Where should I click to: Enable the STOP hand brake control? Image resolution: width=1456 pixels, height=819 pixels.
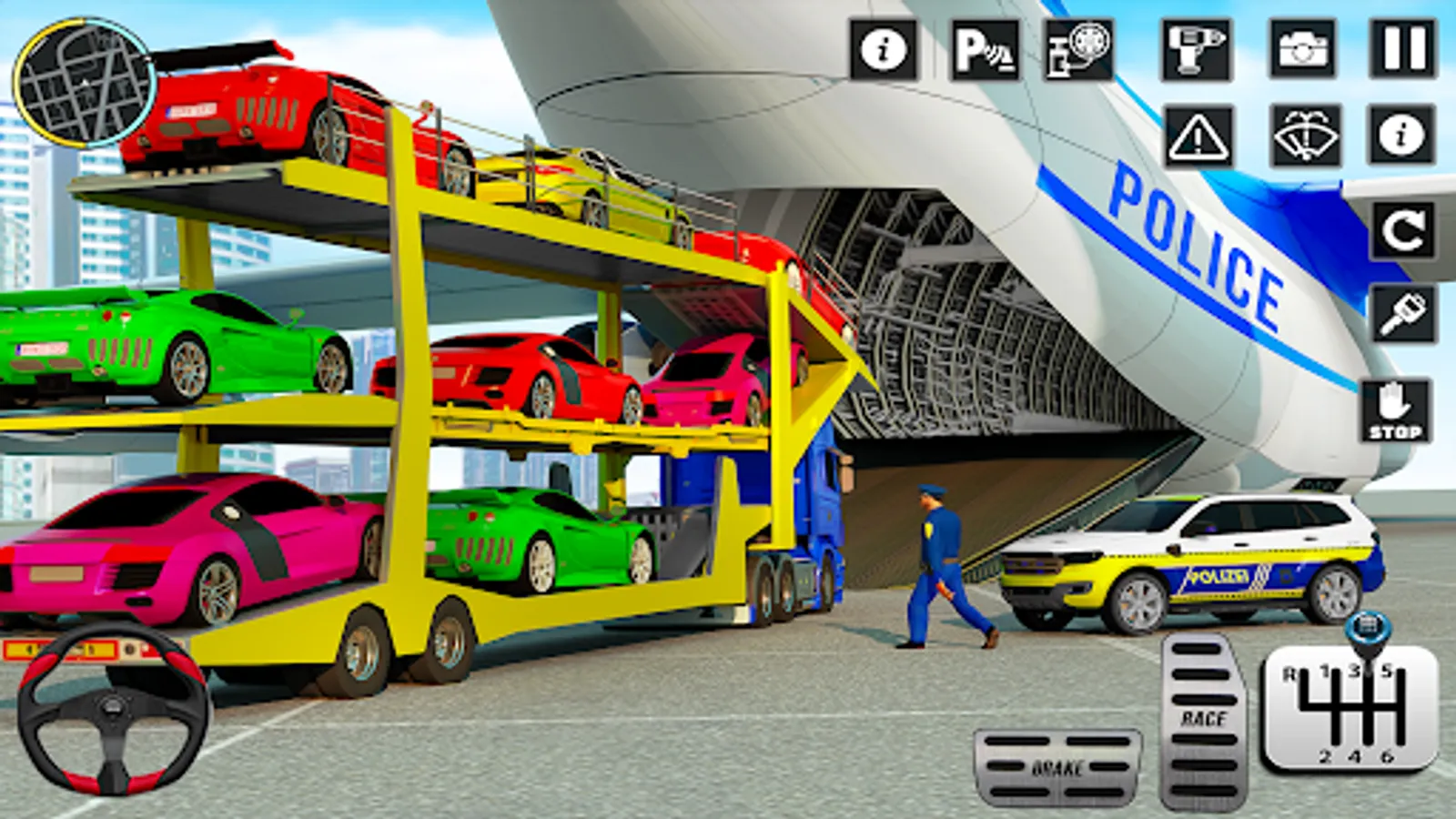1398,411
